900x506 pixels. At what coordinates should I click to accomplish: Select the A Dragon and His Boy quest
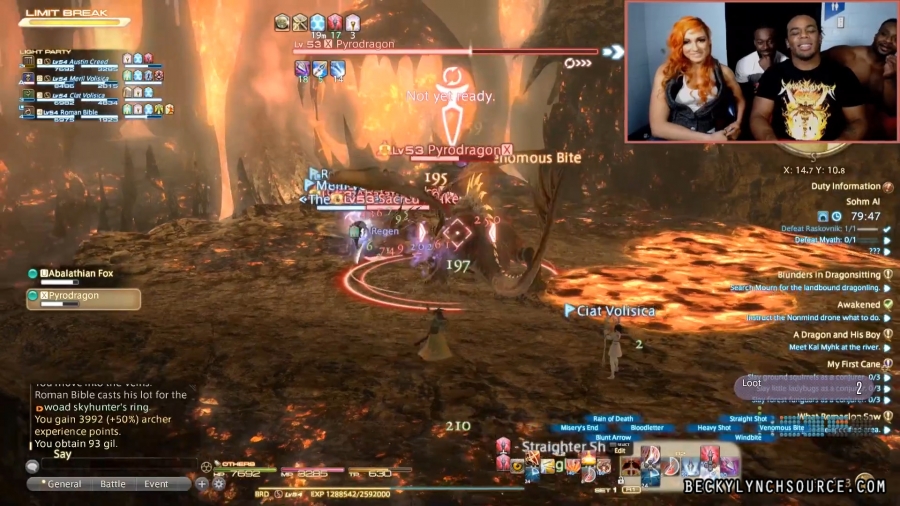[836, 335]
